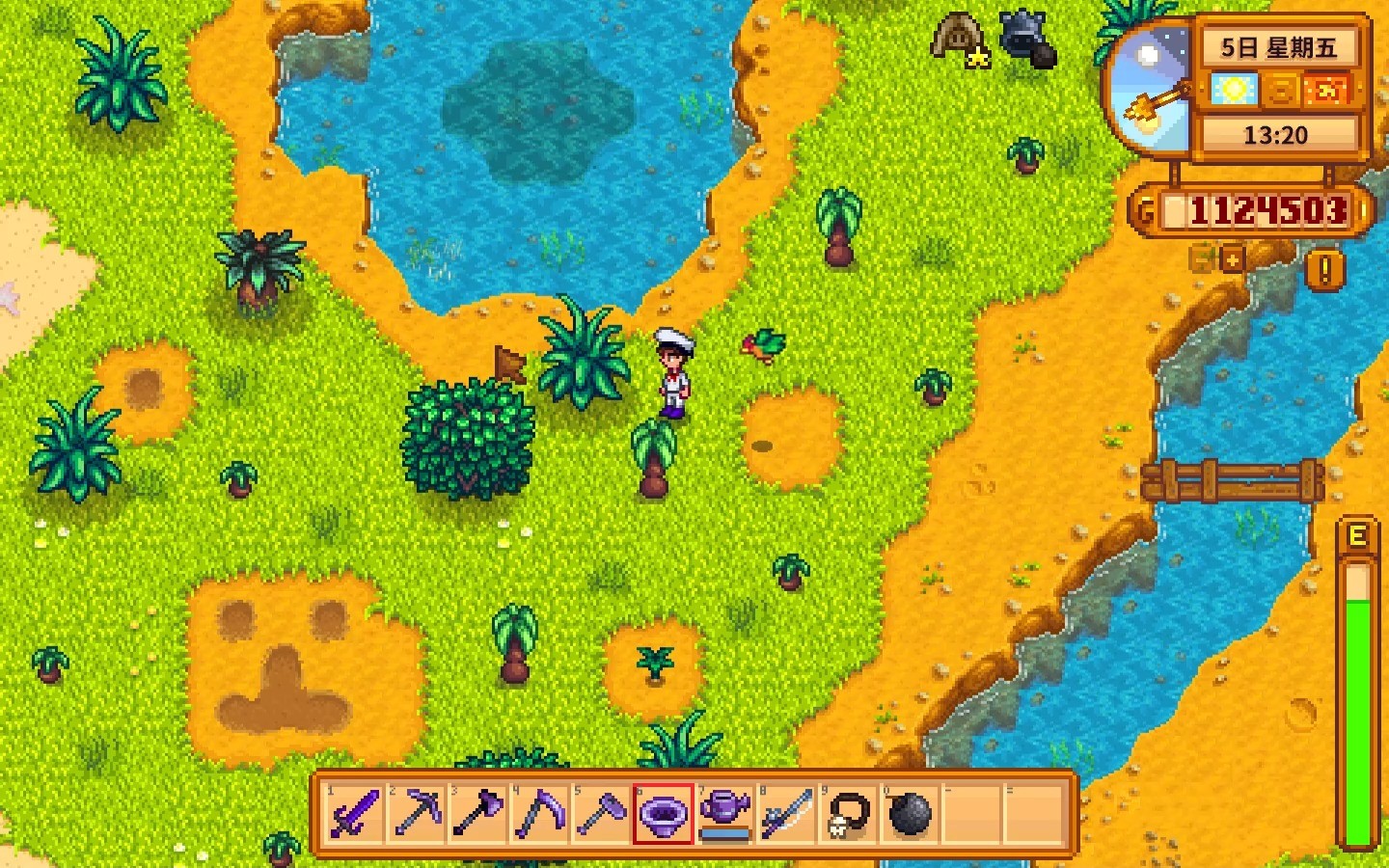The height and width of the screenshot is (868, 1389).
Task: Select the scythe hotbar slot
Action: (539, 814)
